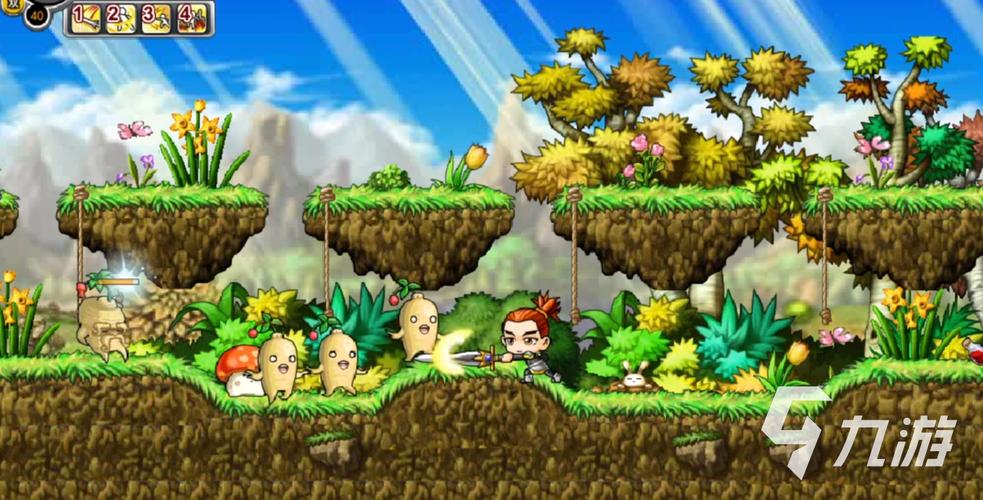Select skill slot 4 flame skill

pos(192,17)
